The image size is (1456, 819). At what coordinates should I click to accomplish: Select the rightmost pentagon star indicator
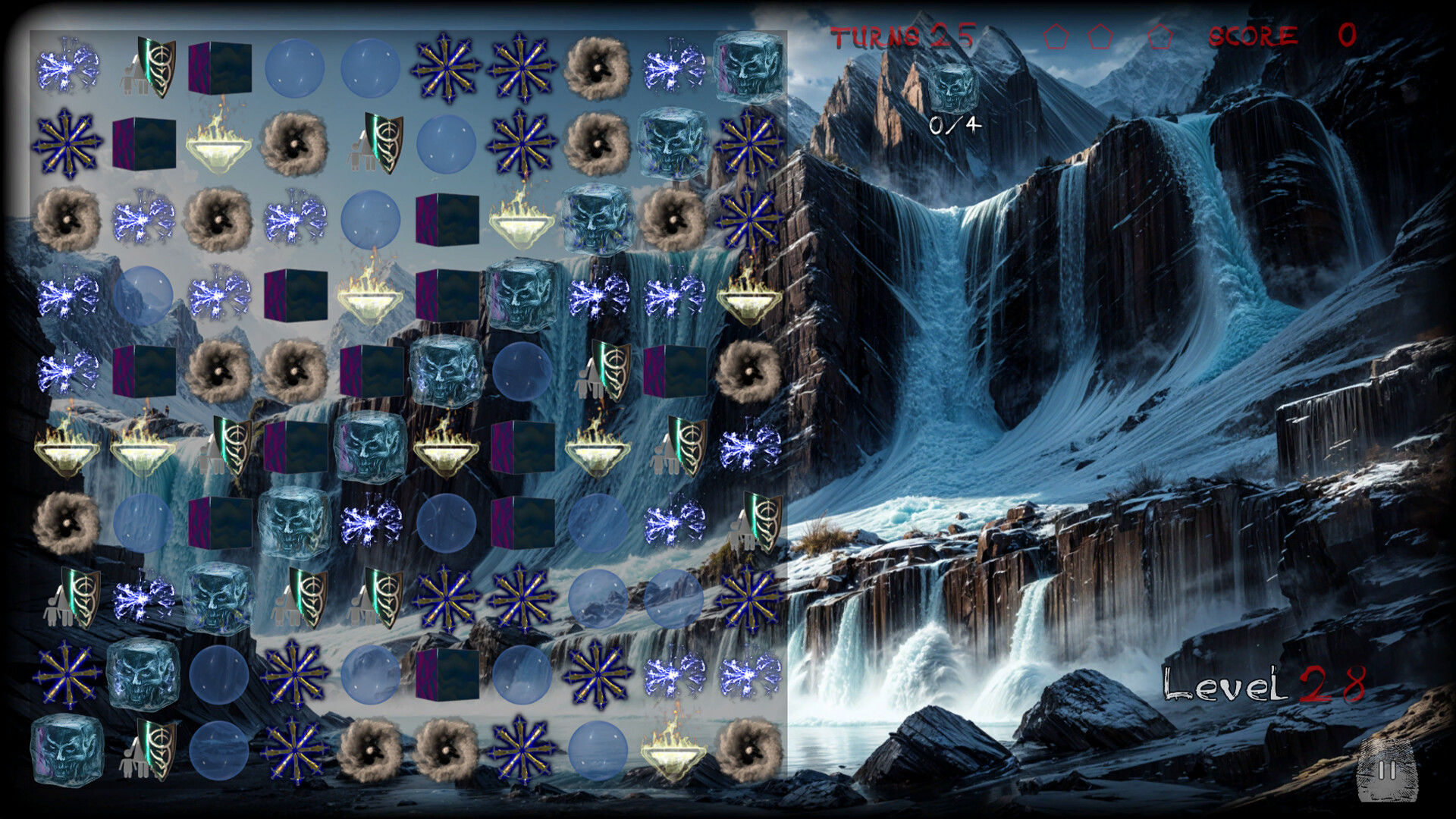tap(1160, 36)
